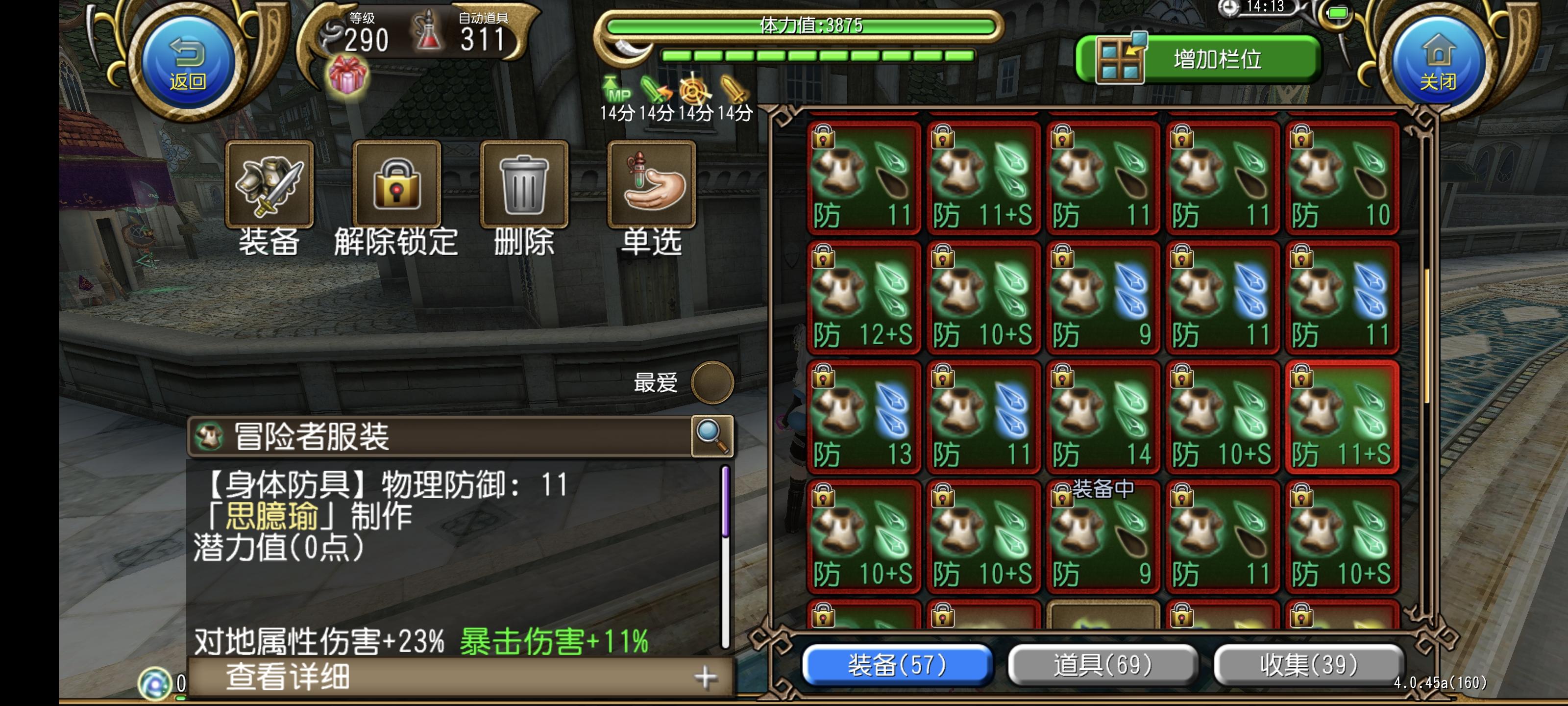Open the 删除 trash bin icon
This screenshot has height=706, width=1568.
click(523, 186)
